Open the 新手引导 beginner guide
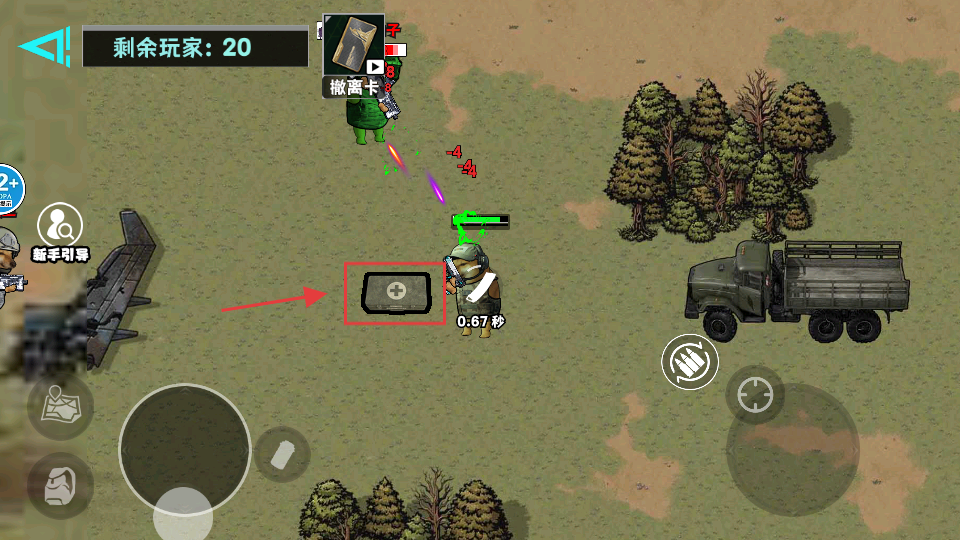Image resolution: width=960 pixels, height=540 pixels. point(60,230)
